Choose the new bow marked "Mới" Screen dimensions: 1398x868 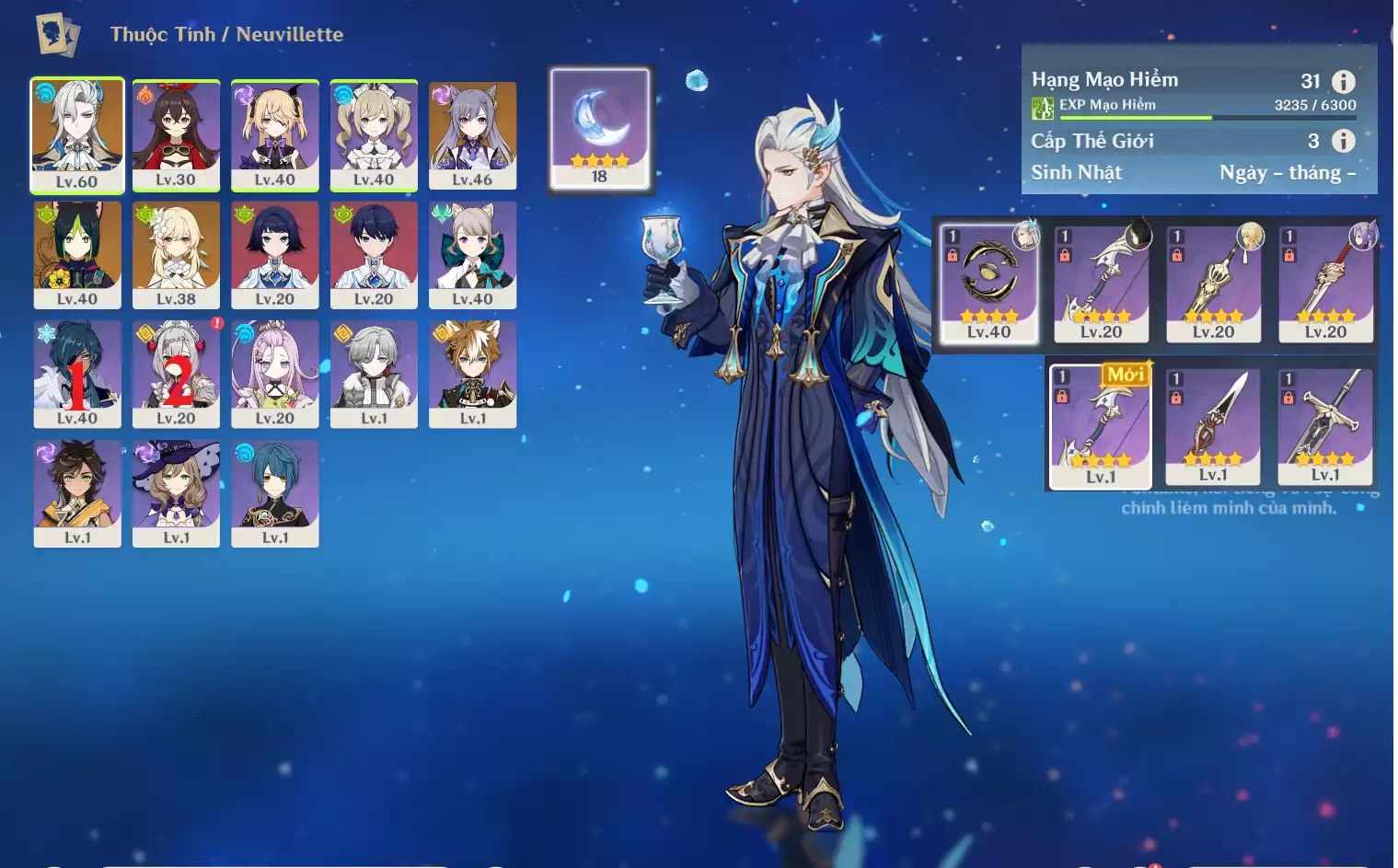pos(1101,425)
